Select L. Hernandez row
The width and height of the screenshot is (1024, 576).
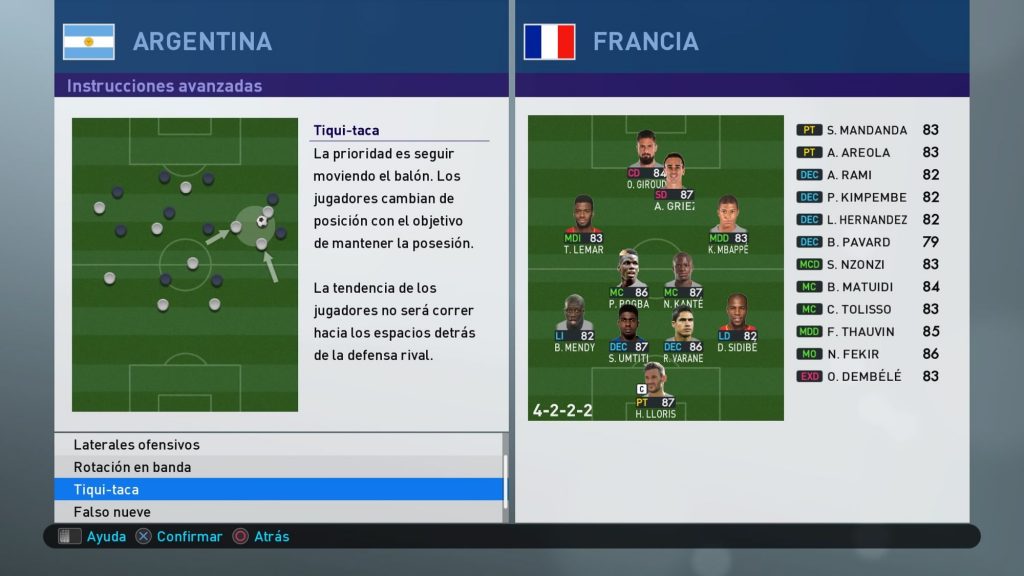coord(867,220)
